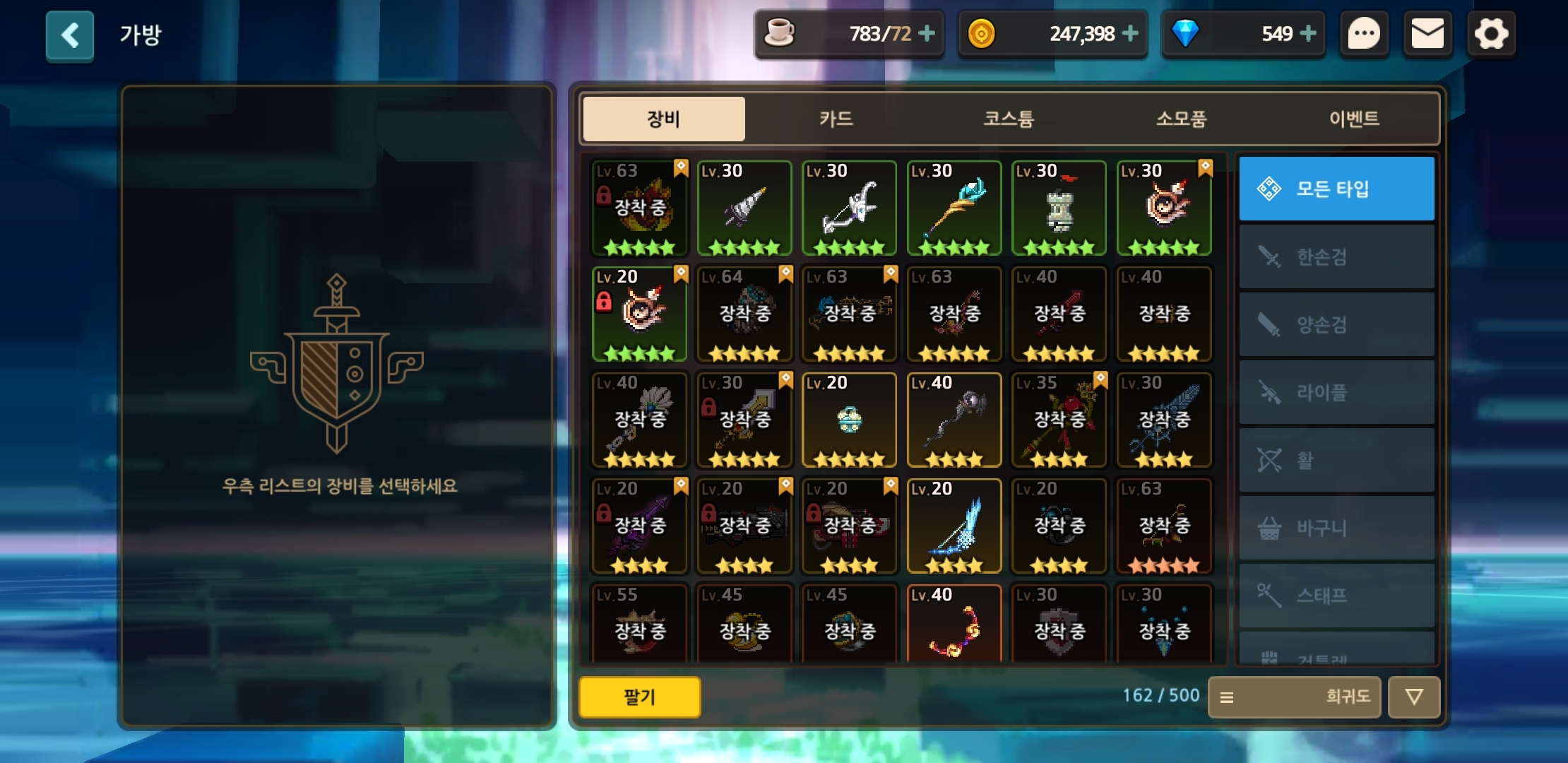Open the mail envelope icon
The height and width of the screenshot is (763, 1568).
1427,34
